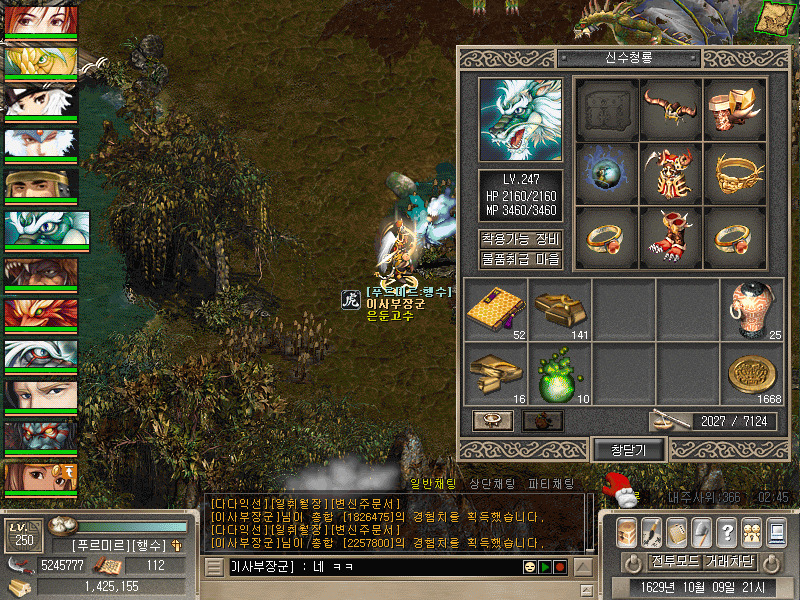Select the green potion orb item

coord(560,373)
